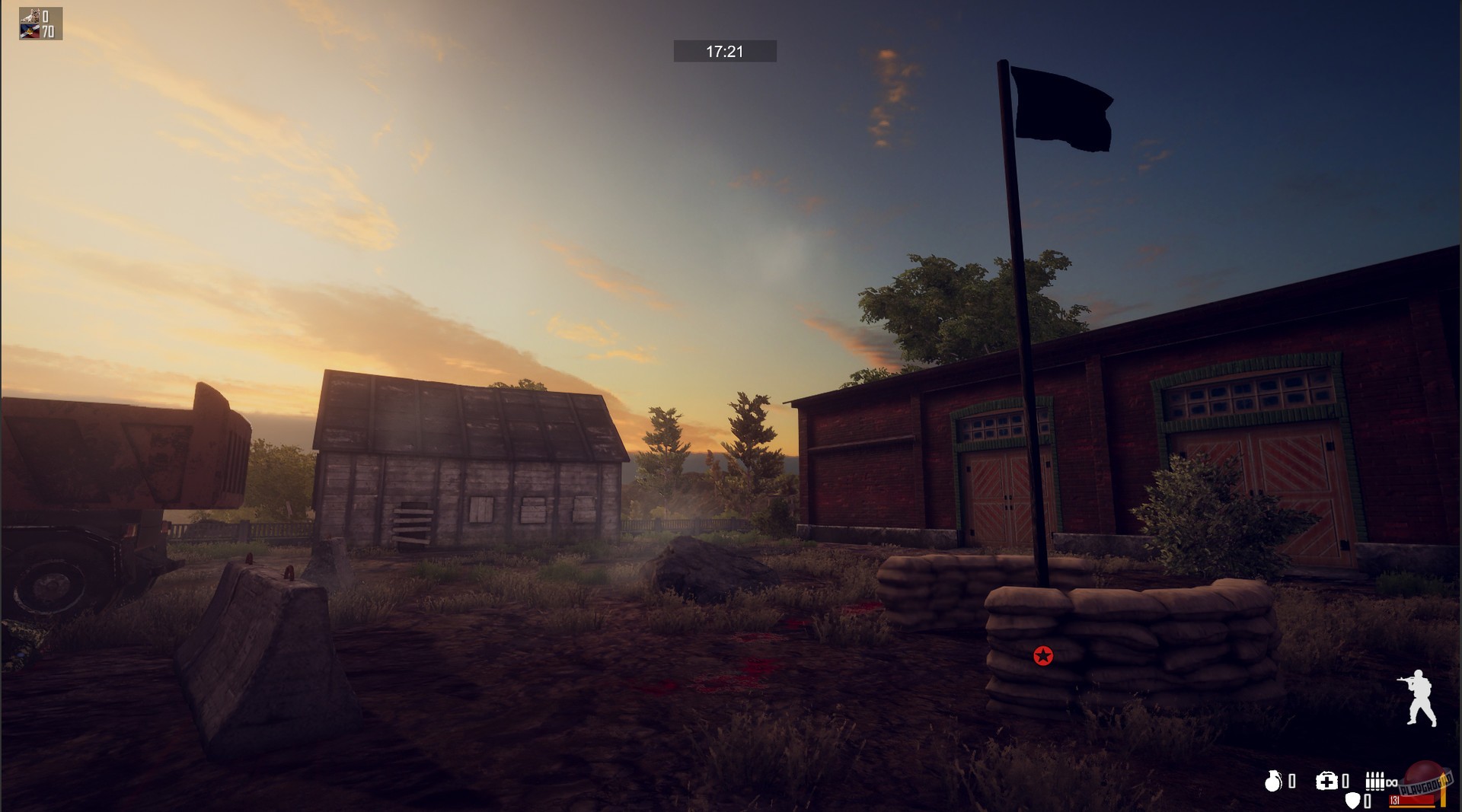Screen dimensions: 1462x812
Task: Toggle the infinite ammo indicator
Action: [1392, 783]
